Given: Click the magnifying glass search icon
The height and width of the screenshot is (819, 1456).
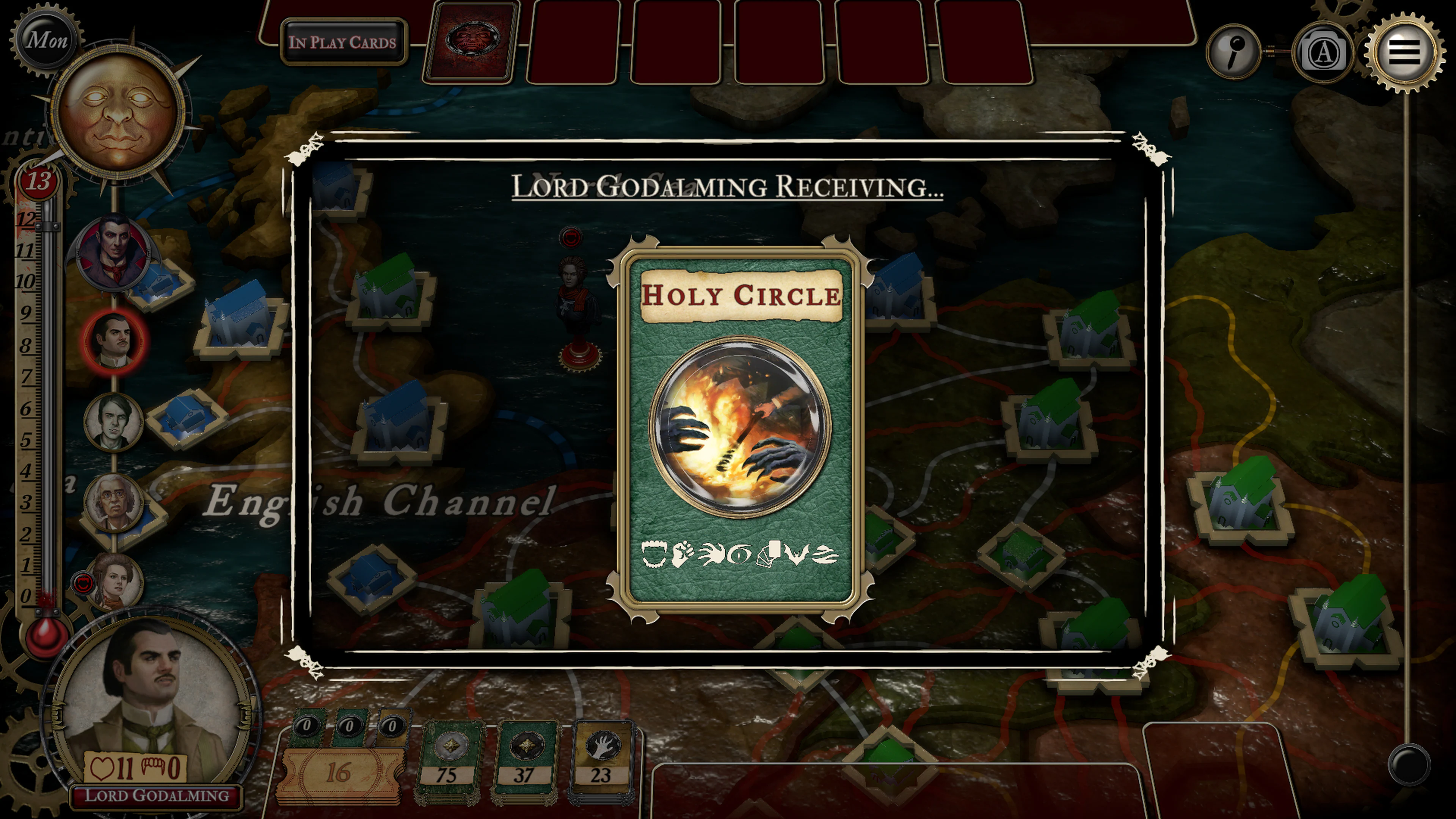Looking at the screenshot, I should coord(1233,52).
